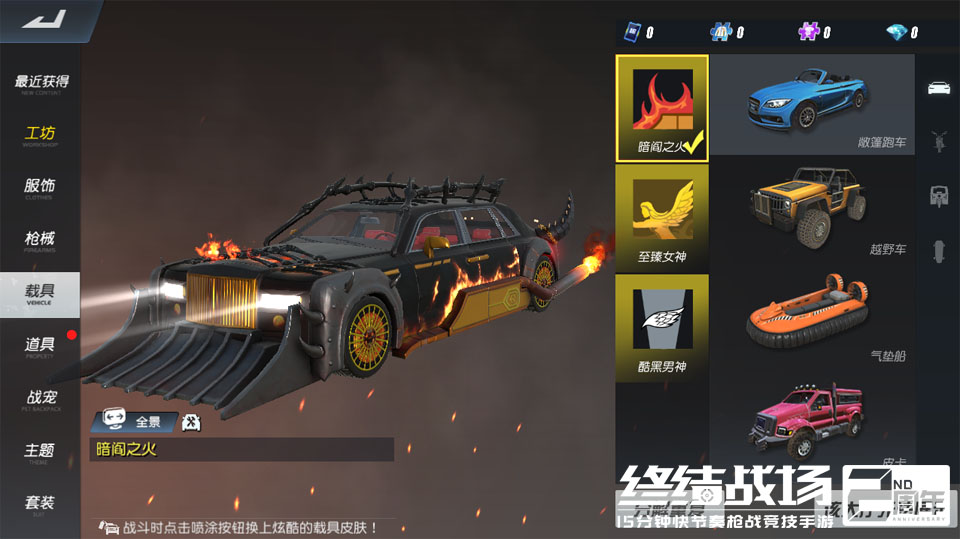This screenshot has width=960, height=539.
Task: Open the 道具 Property tab
Action: point(41,345)
